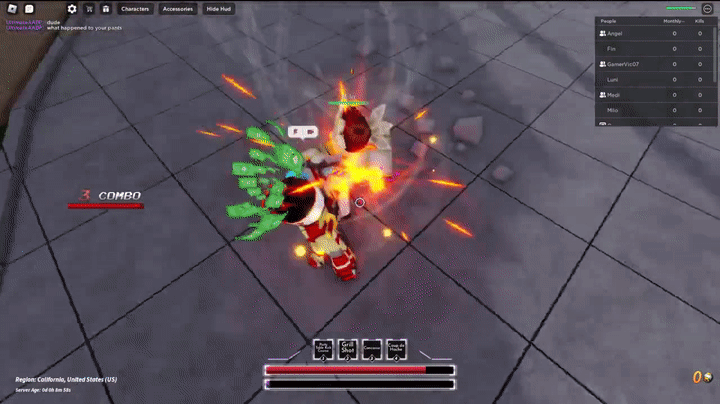Image resolution: width=720 pixels, height=404 pixels.
Task: Select player Fin from the list
Action: pos(611,48)
